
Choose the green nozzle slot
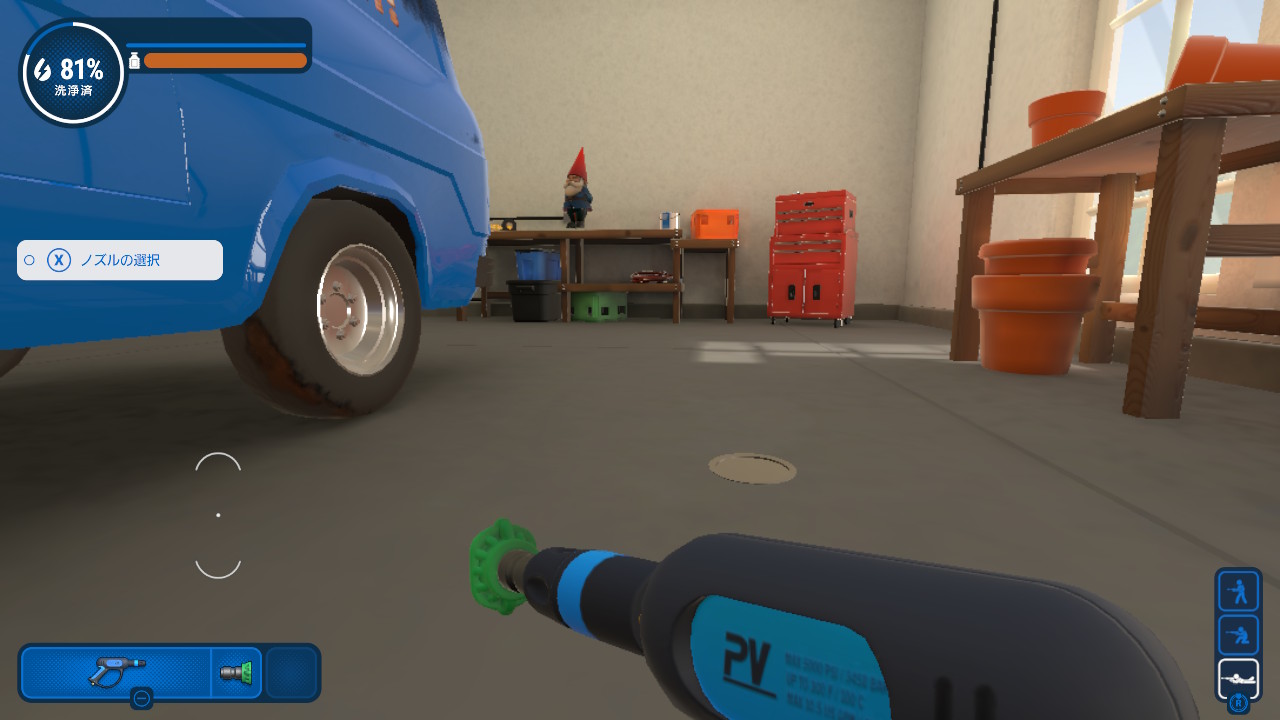click(237, 672)
